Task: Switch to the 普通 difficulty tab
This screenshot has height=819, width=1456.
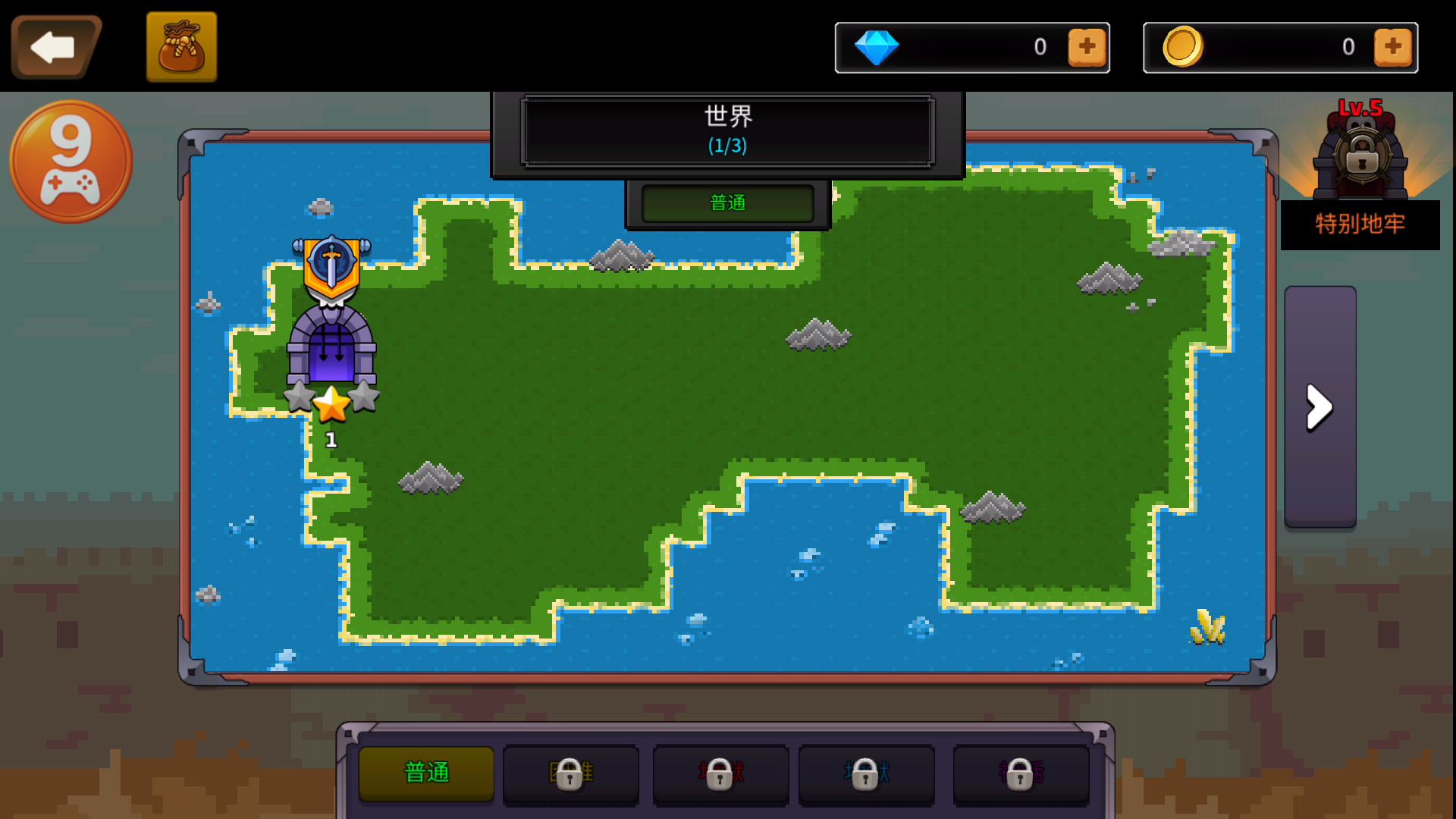Action: pos(426,773)
